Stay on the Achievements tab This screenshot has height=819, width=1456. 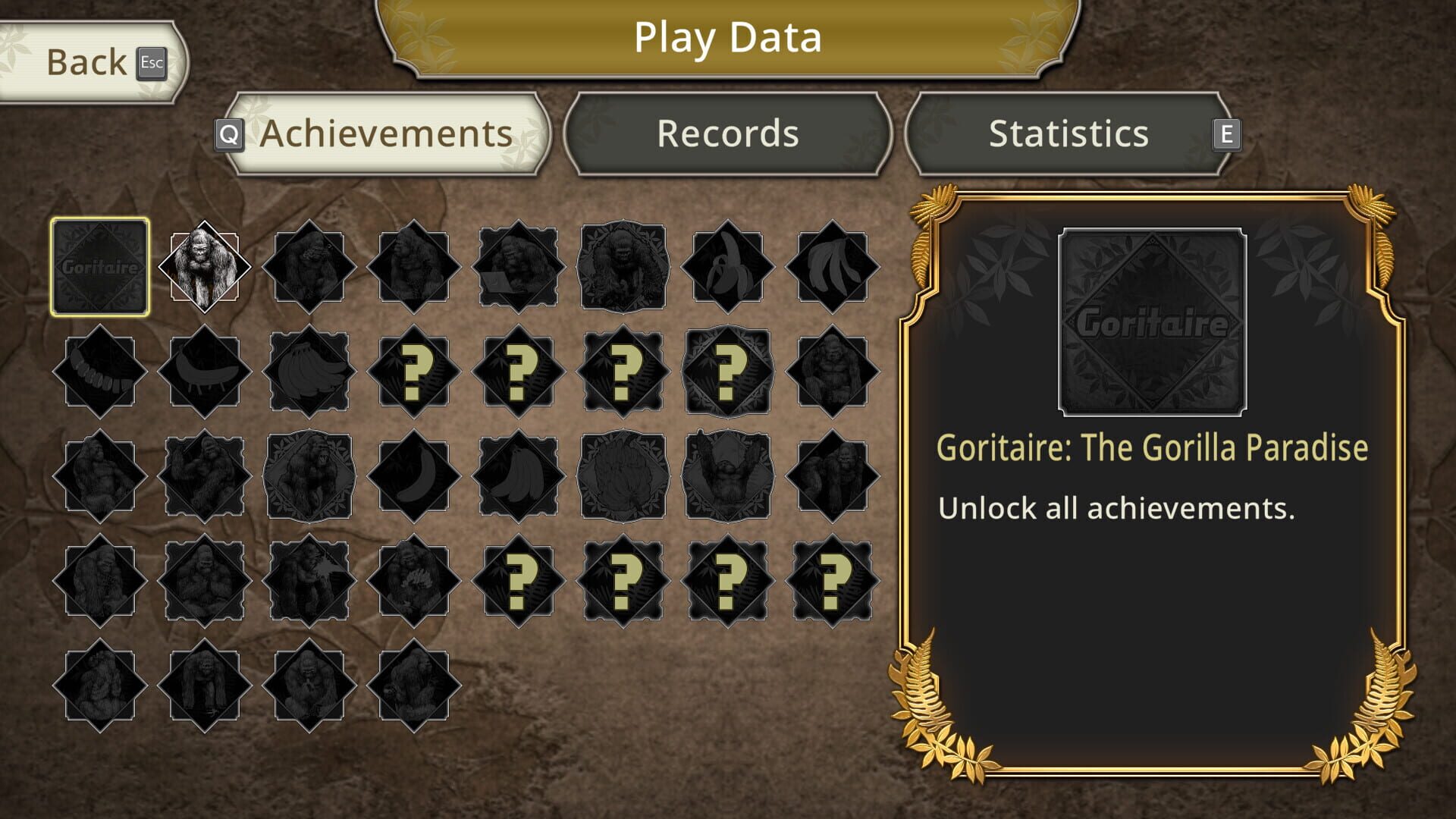385,133
